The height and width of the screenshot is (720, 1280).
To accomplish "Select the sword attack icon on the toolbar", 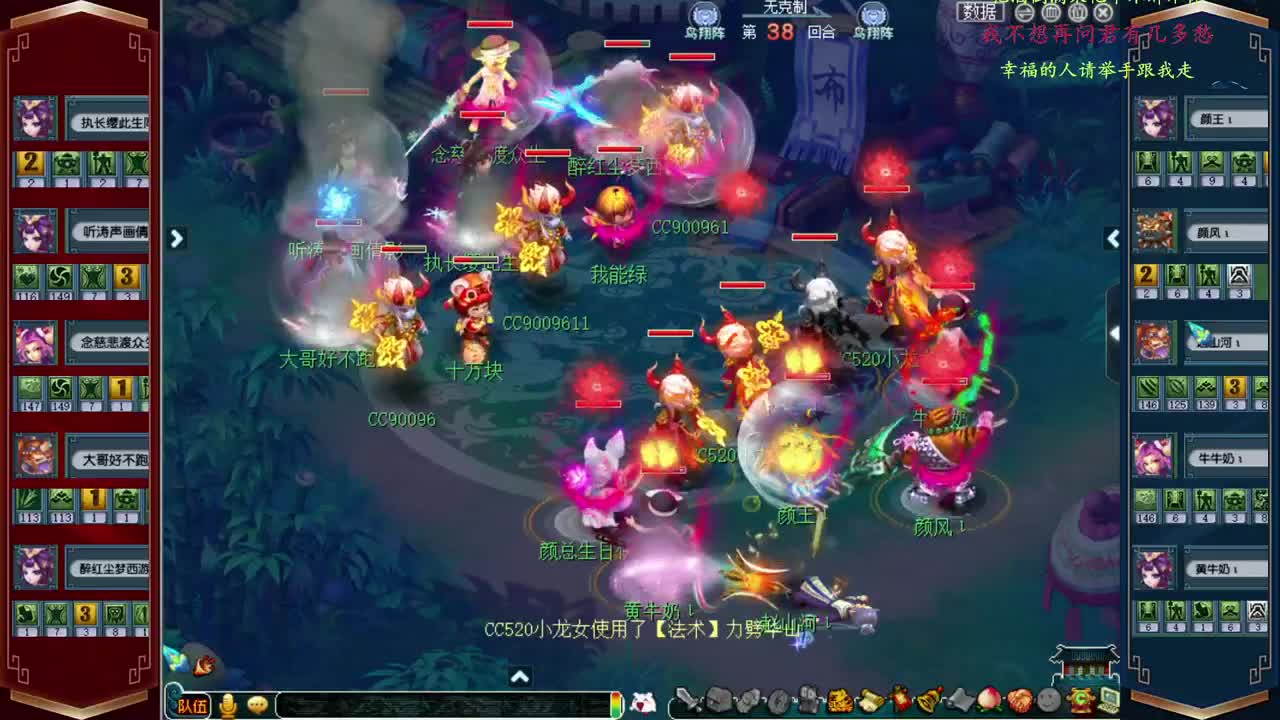I will tap(688, 700).
